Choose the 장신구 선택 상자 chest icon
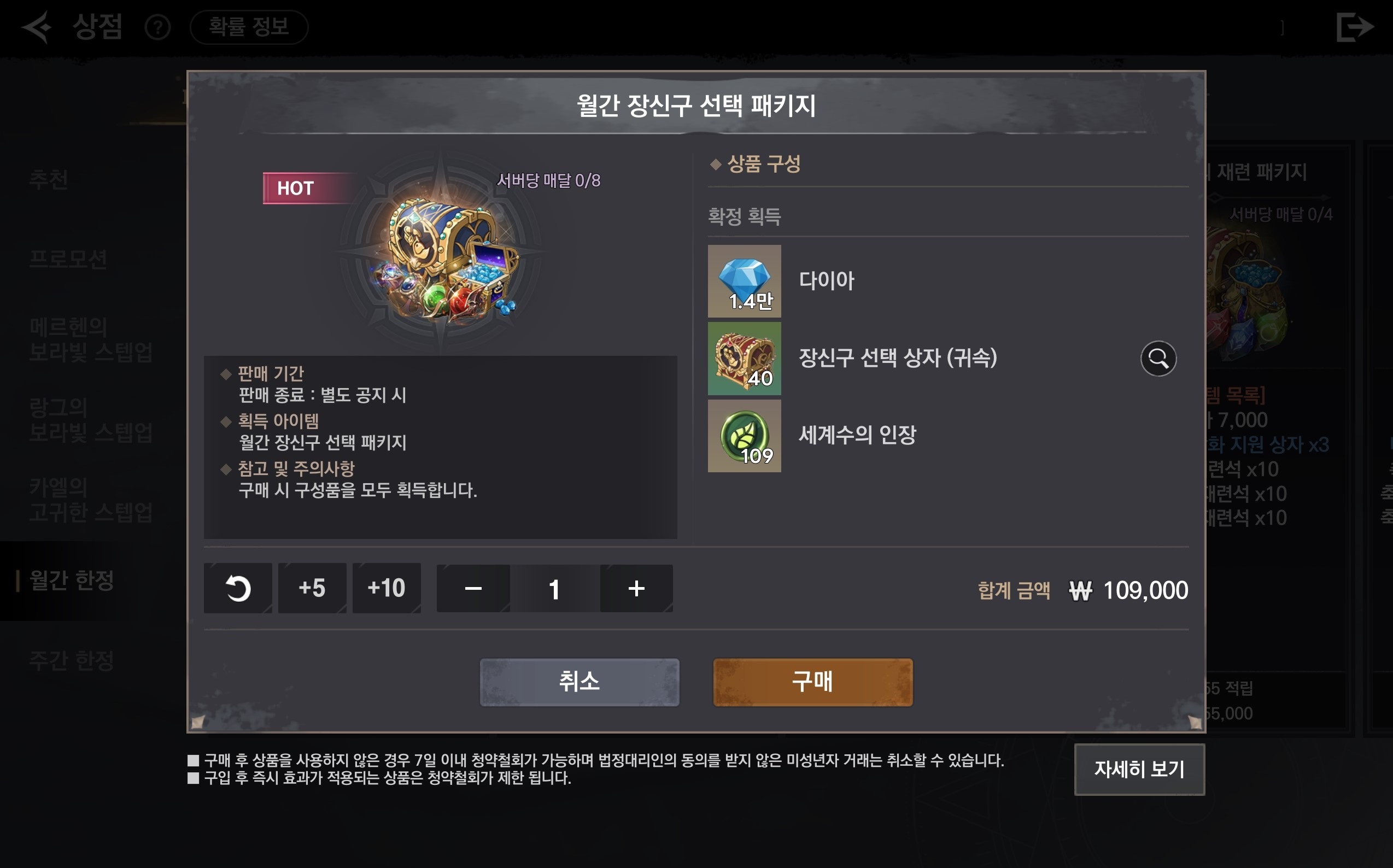This screenshot has width=1393, height=868. [x=744, y=358]
